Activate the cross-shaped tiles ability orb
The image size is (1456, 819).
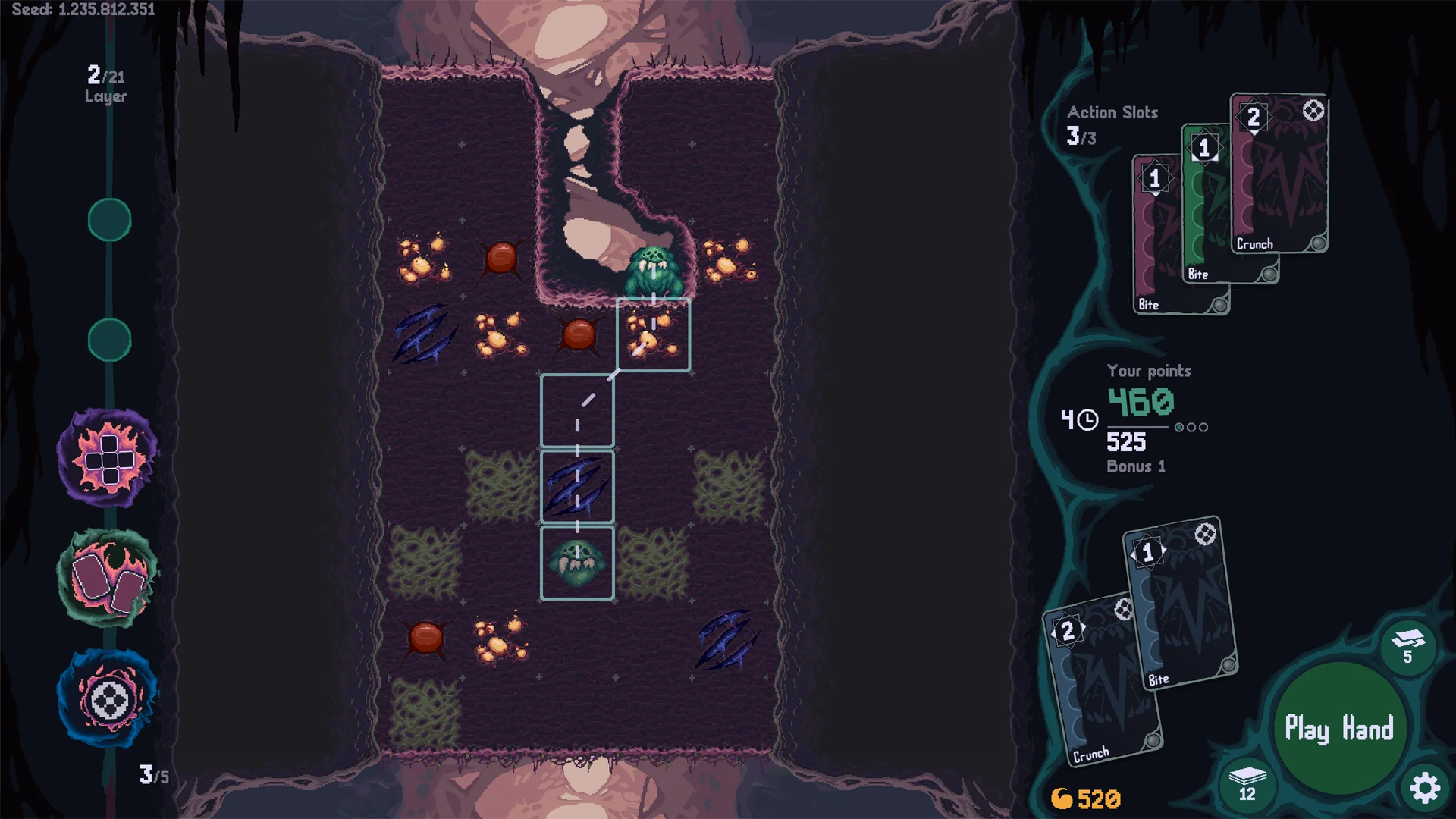pyautogui.click(x=108, y=459)
